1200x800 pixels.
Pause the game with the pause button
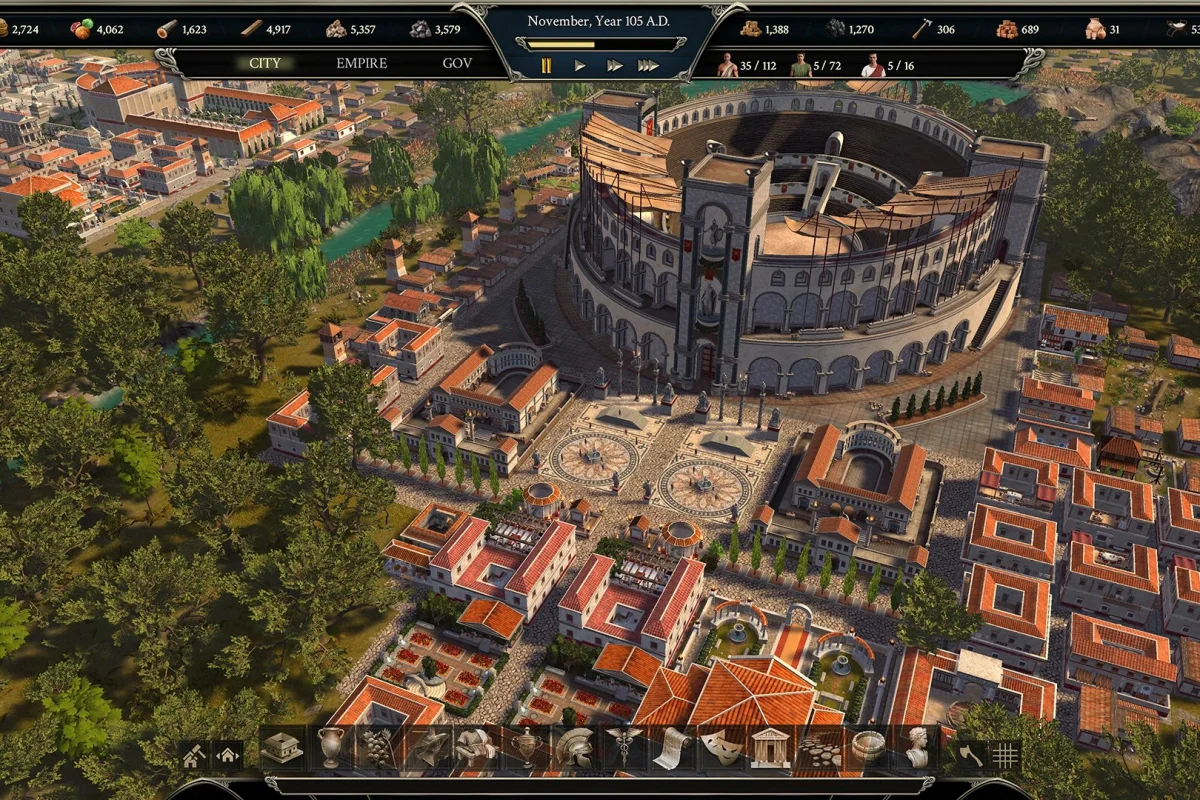point(546,66)
